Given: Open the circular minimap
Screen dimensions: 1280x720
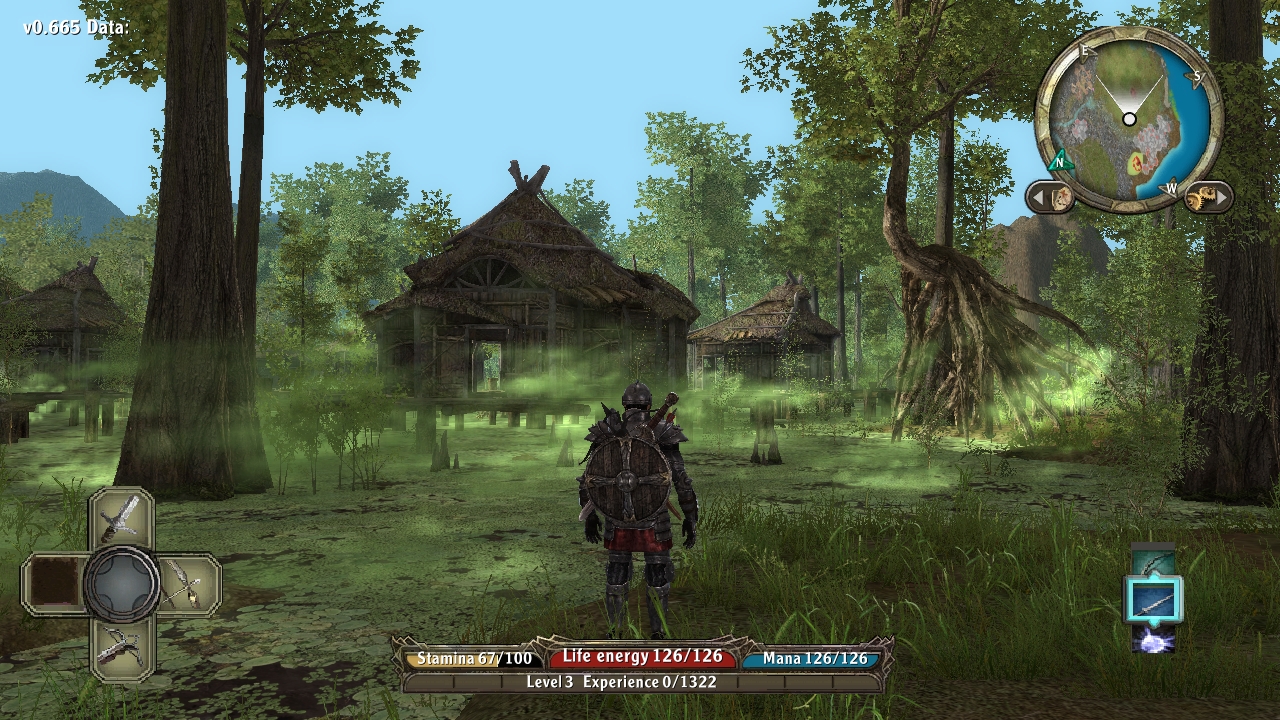Looking at the screenshot, I should coord(1129,120).
